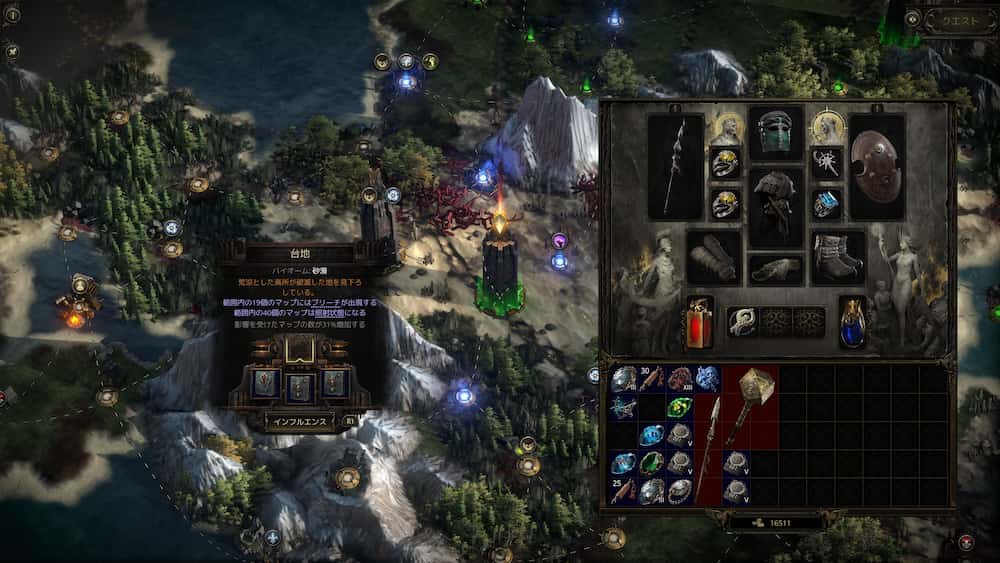Click the equipped amulet slot

click(826, 162)
